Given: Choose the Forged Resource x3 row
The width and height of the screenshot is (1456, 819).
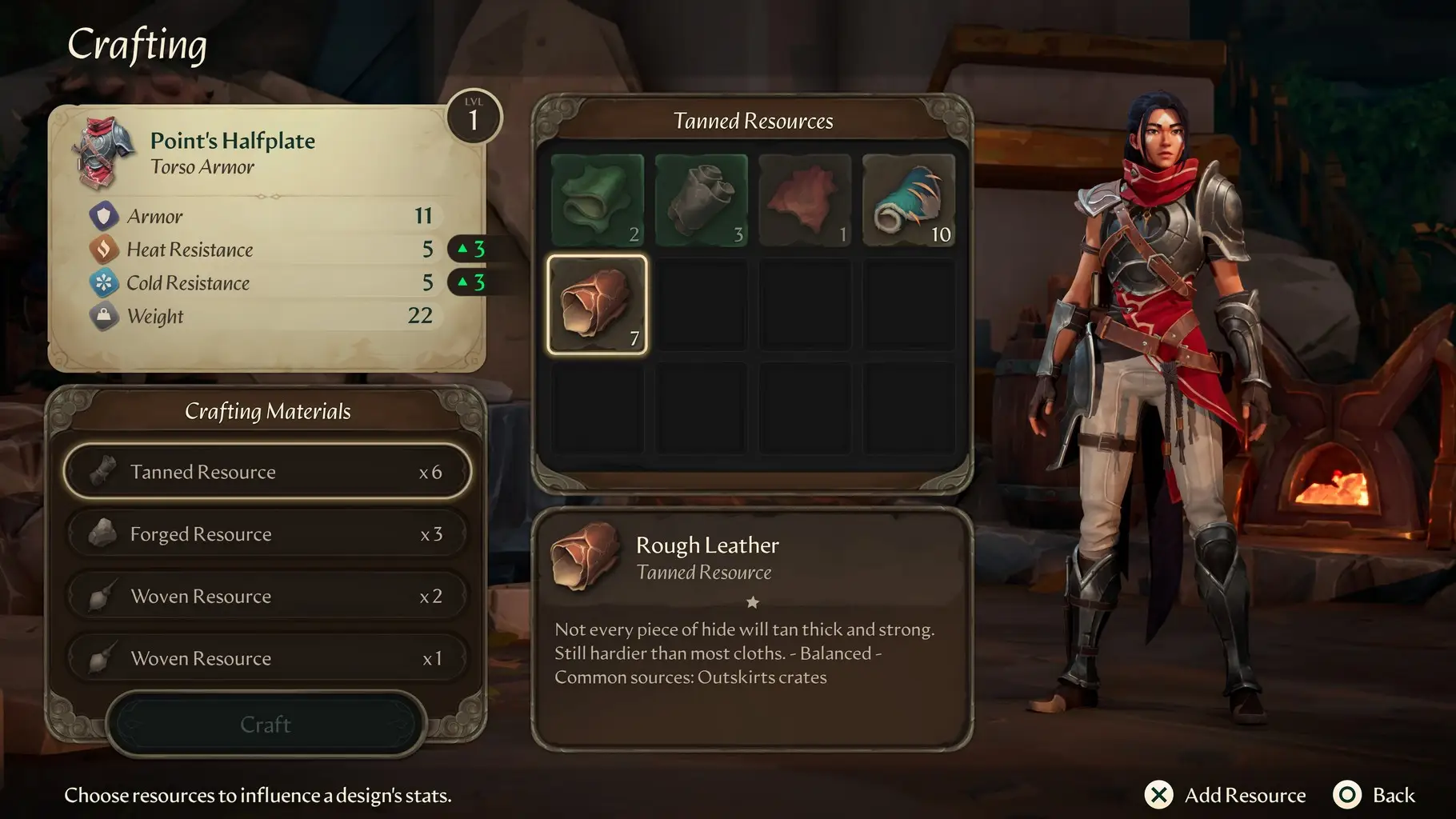Looking at the screenshot, I should pyautogui.click(x=267, y=534).
